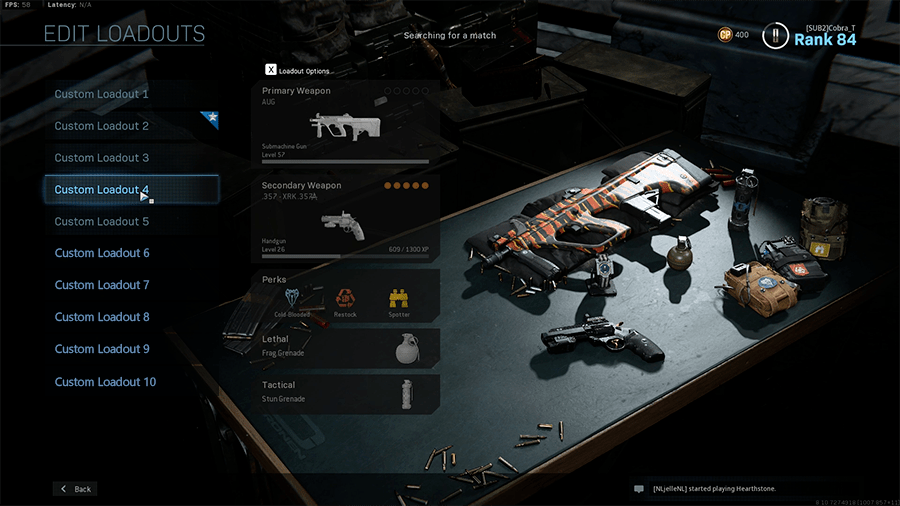Change the Restock perk
Viewport: 900px width, 506px height.
[x=345, y=298]
